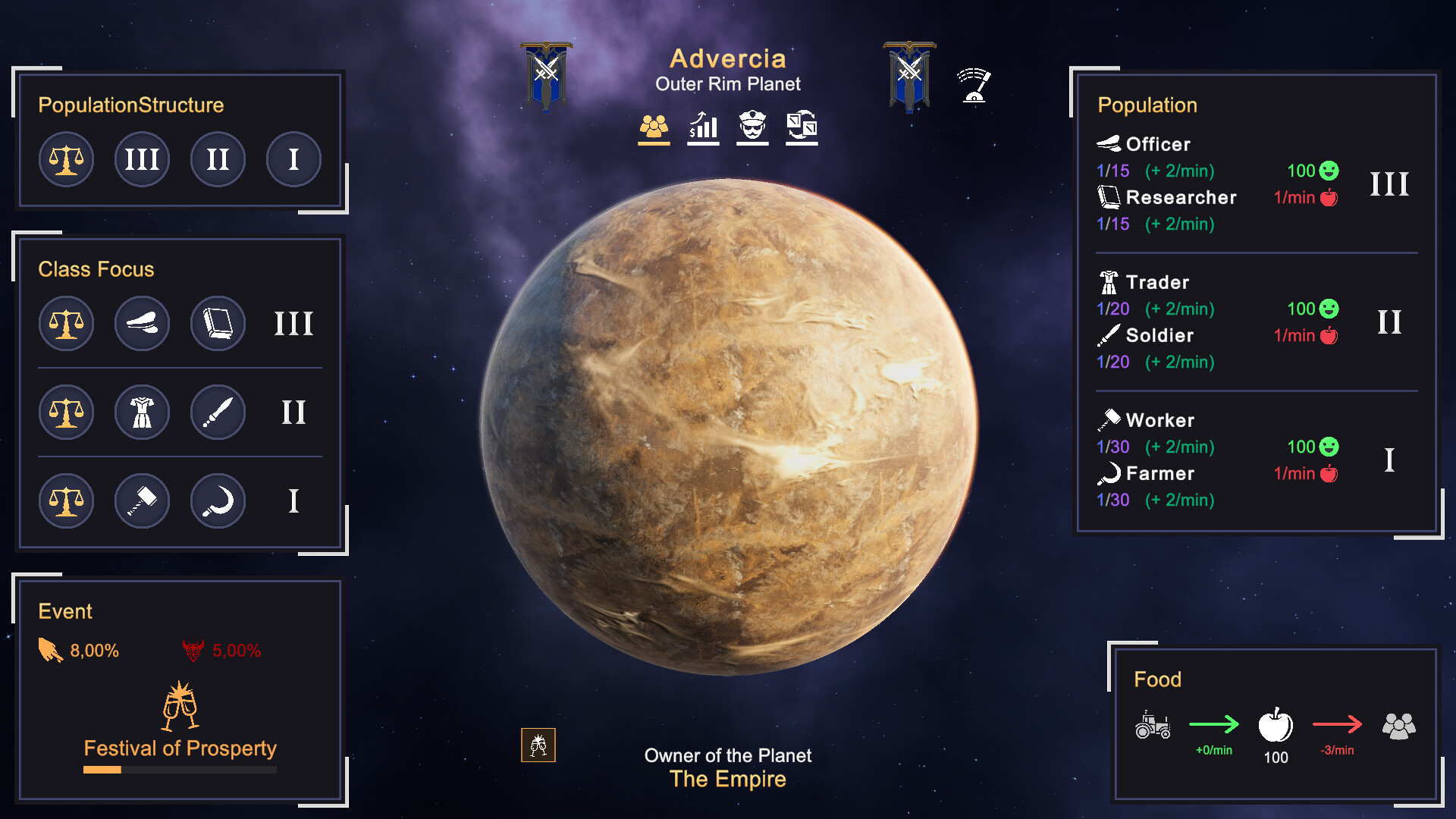Expand the tier I Worker section in Population panel
The image size is (1456, 819).
pos(1389,458)
